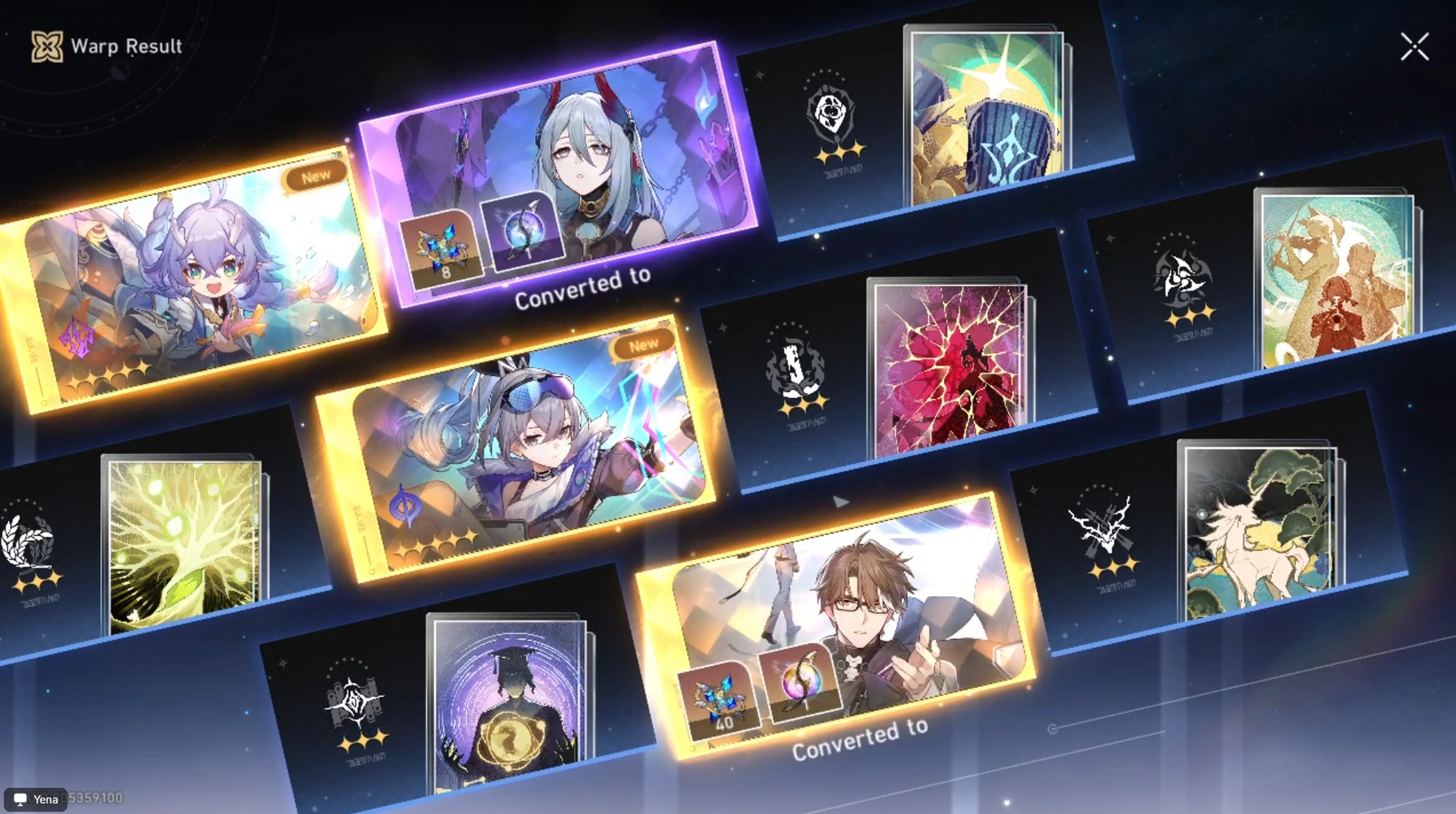
Task: Click the New badge on Silver Wolf's card
Action: click(x=644, y=344)
